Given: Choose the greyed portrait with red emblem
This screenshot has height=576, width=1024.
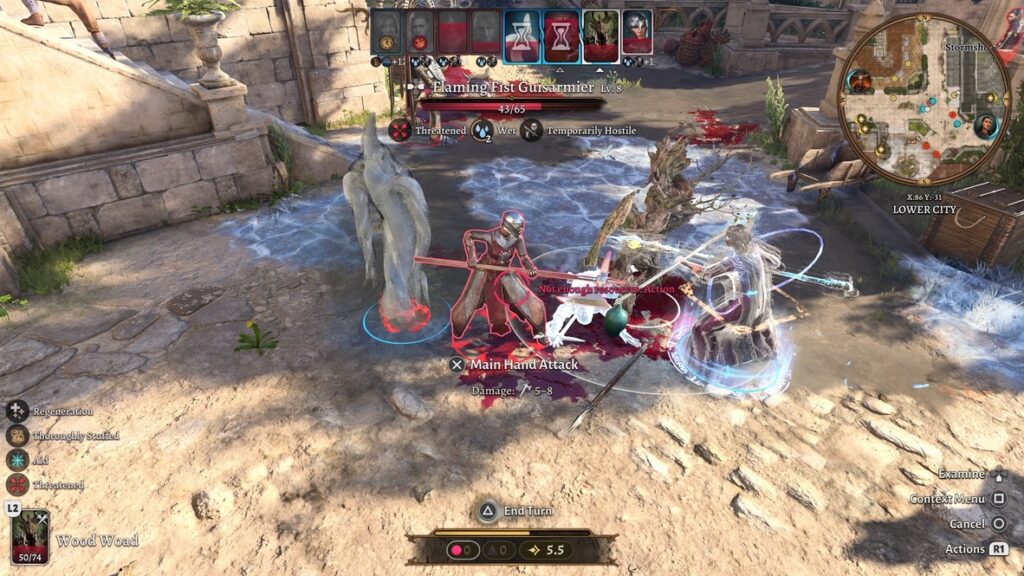Looking at the screenshot, I should (x=420, y=32).
